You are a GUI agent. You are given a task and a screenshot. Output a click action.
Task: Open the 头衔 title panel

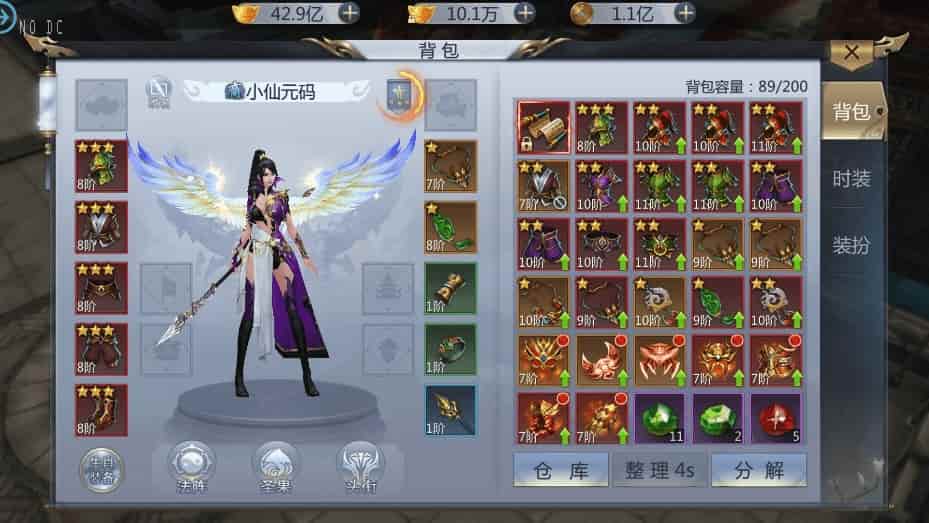361,467
